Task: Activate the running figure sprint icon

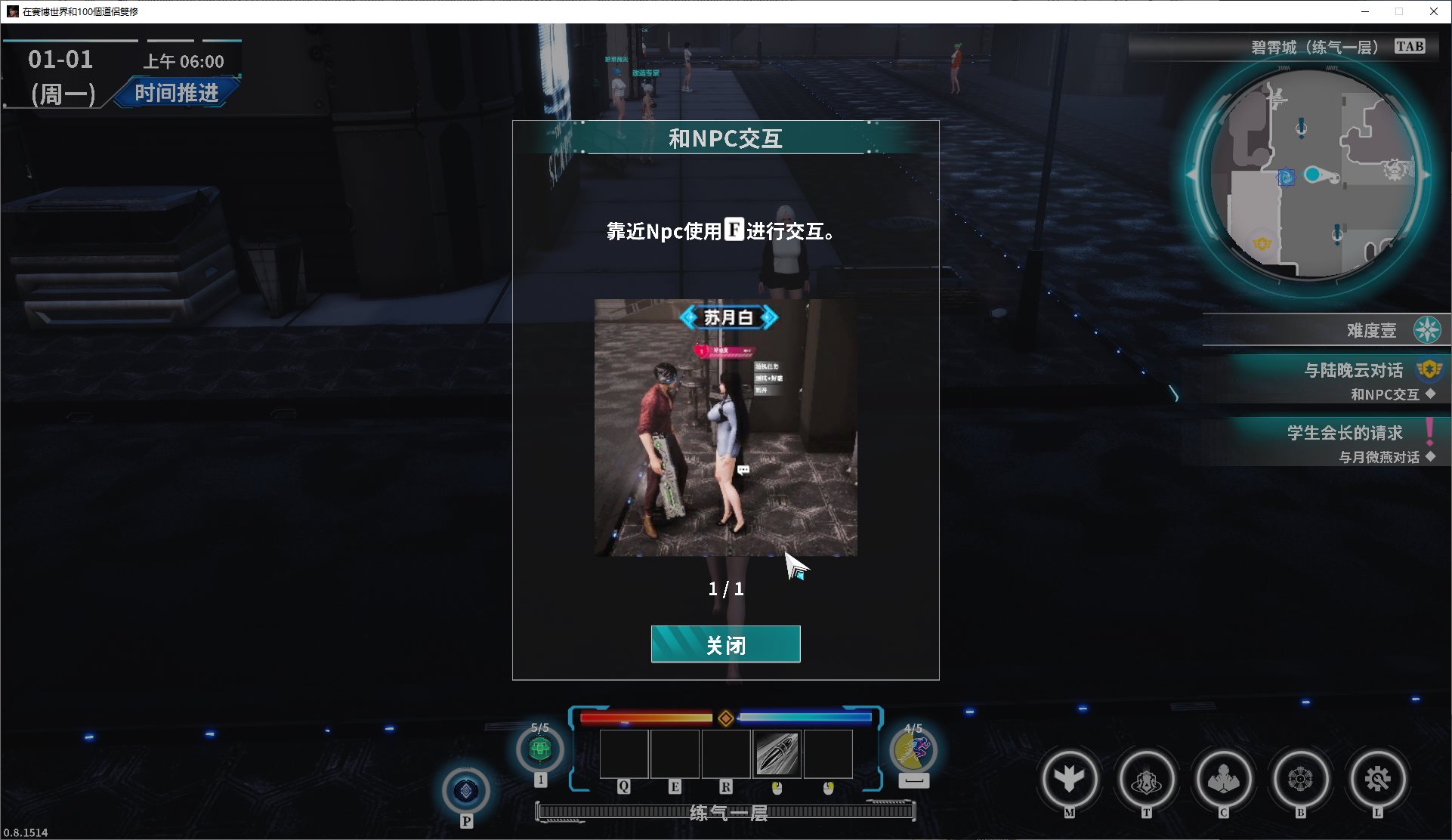Action: (913, 750)
